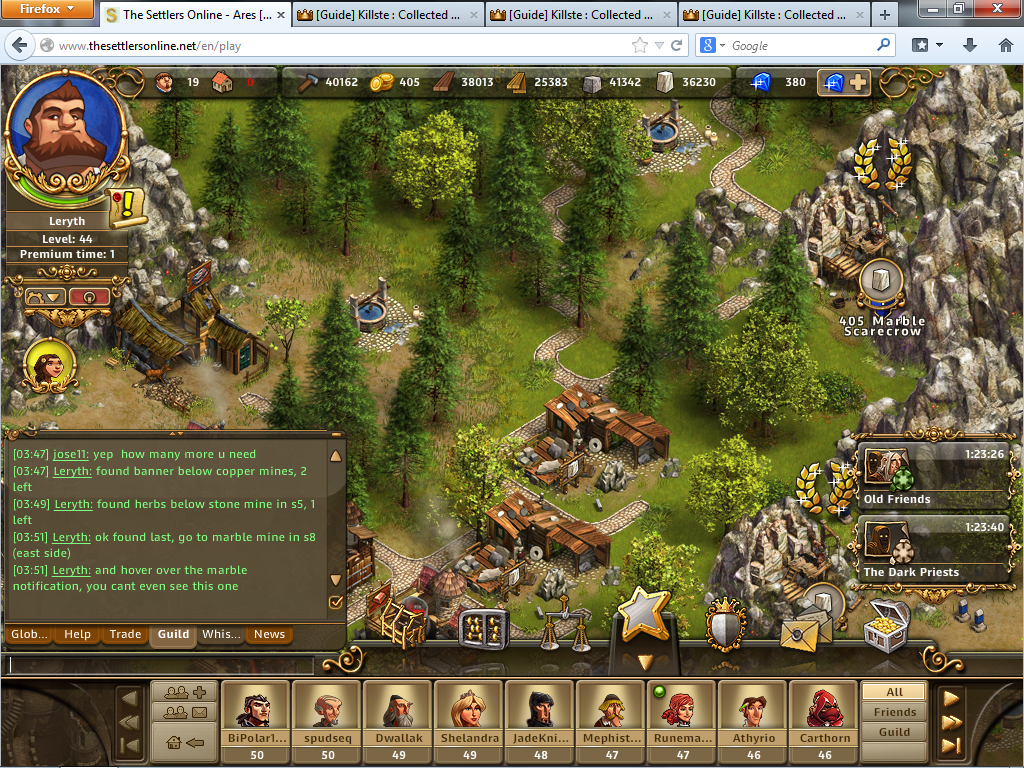Open the guild shield icon
The image size is (1024, 768).
[x=726, y=624]
